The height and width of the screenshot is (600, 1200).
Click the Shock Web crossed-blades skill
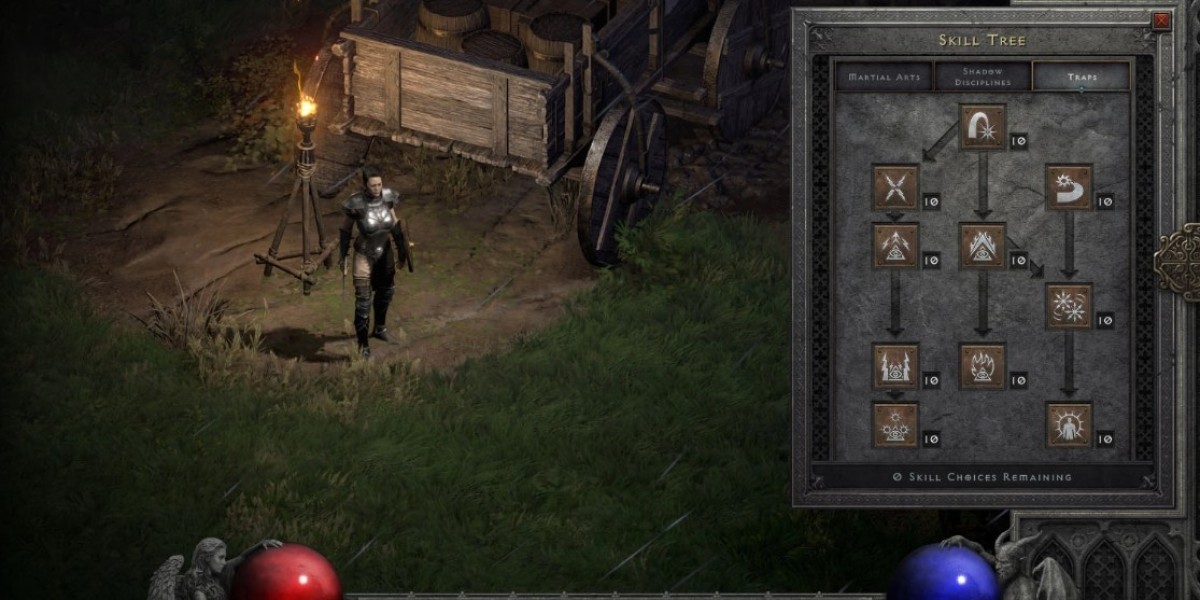click(895, 187)
